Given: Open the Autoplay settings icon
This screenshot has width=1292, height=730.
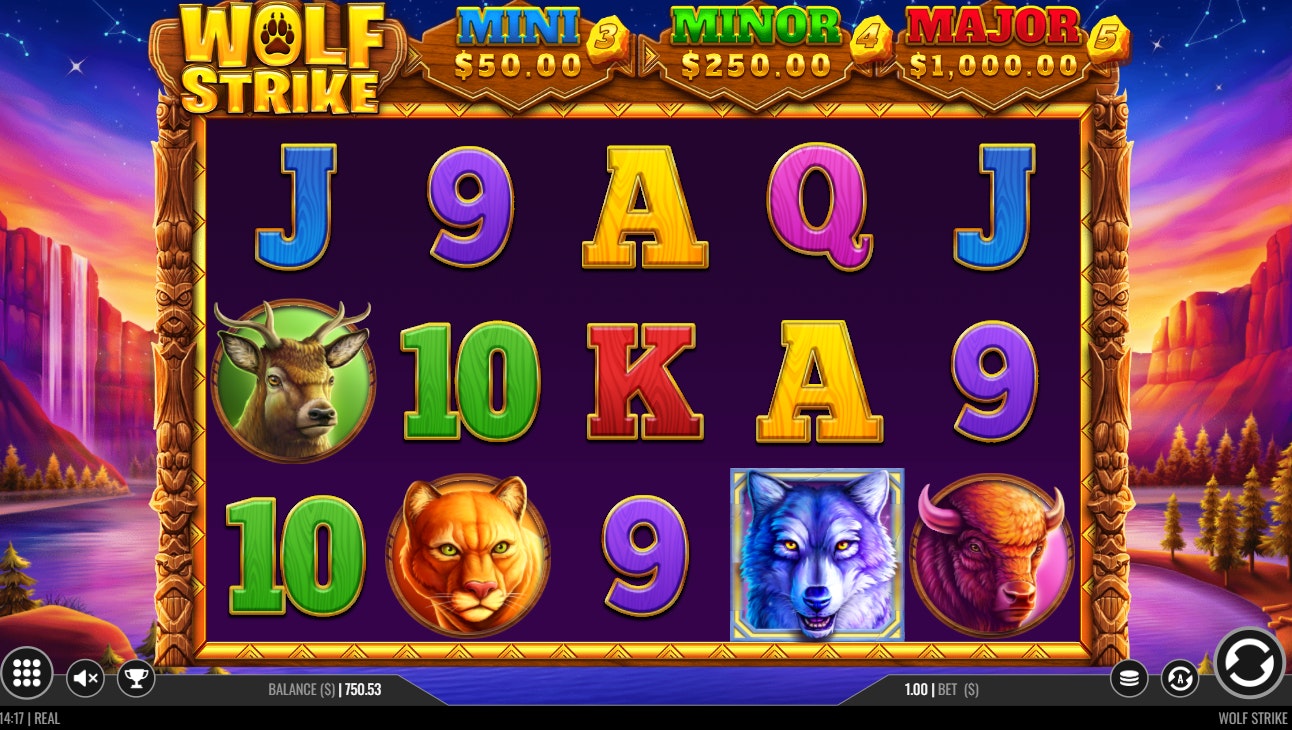Looking at the screenshot, I should click(1180, 677).
